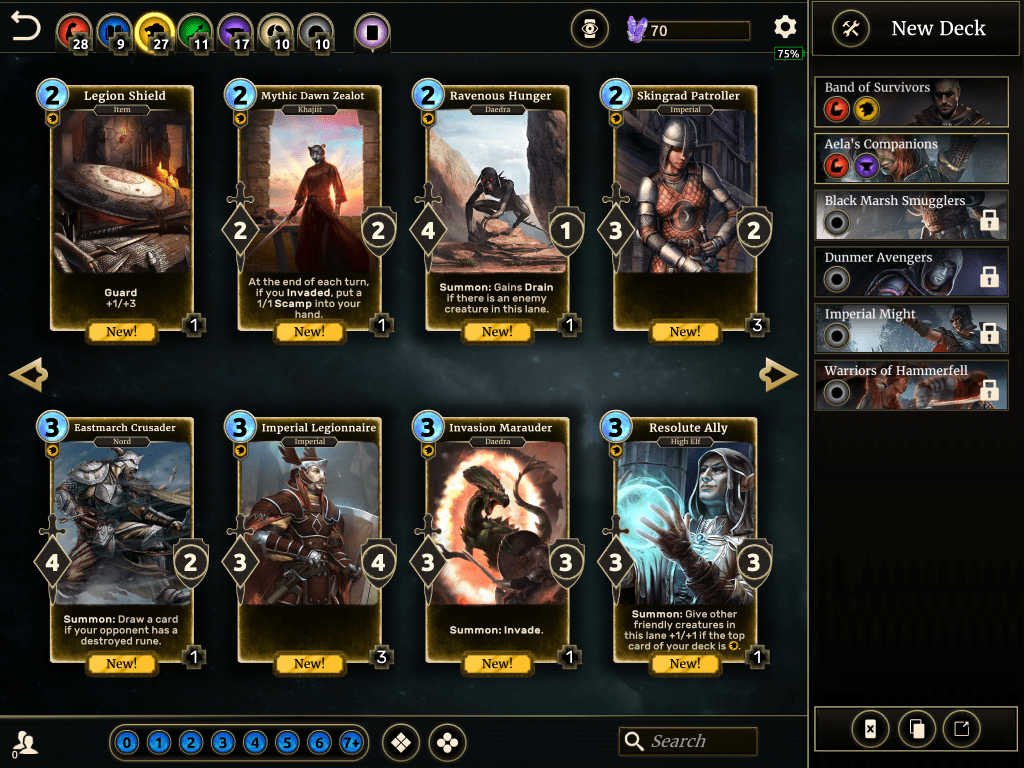Choose the locked Black Marsh Smugglers deck
The width and height of the screenshot is (1024, 768).
(911, 214)
